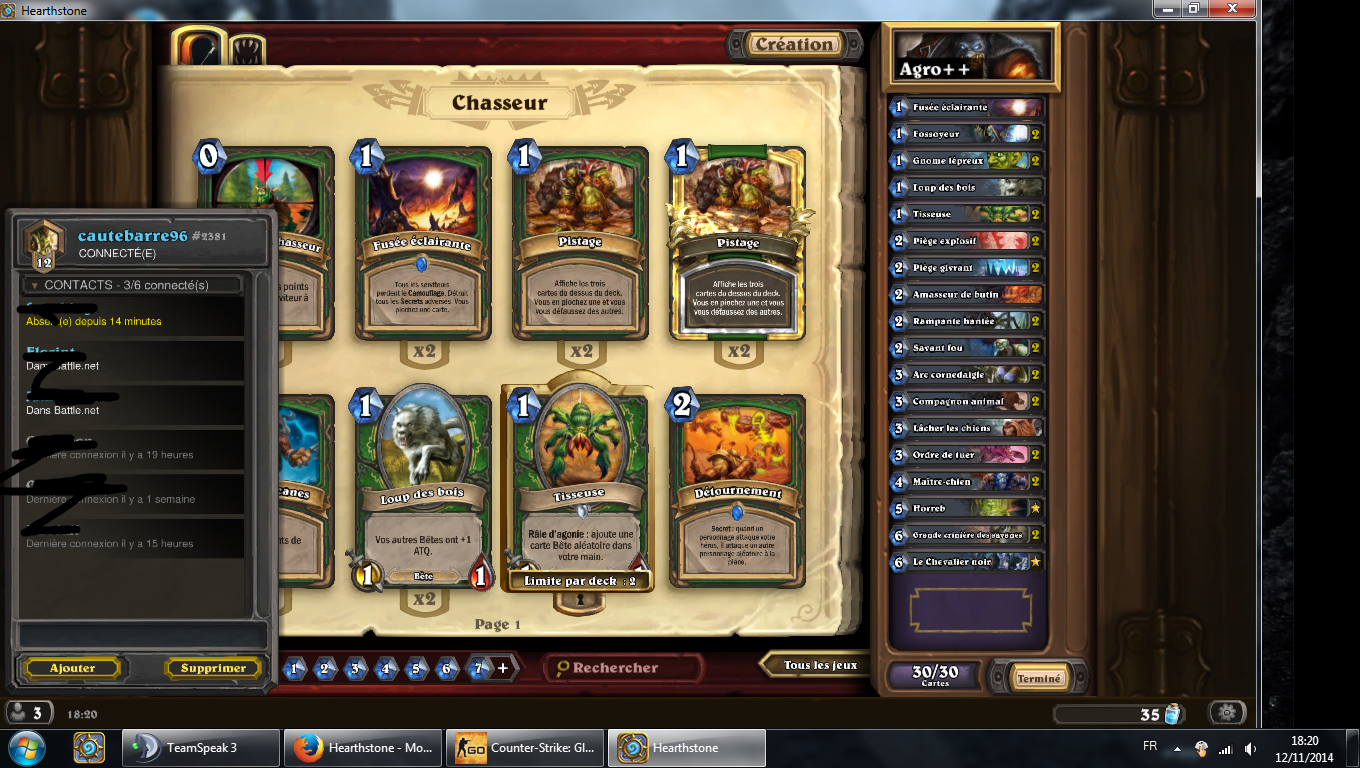Filter collection by mana cost 4

(386, 668)
